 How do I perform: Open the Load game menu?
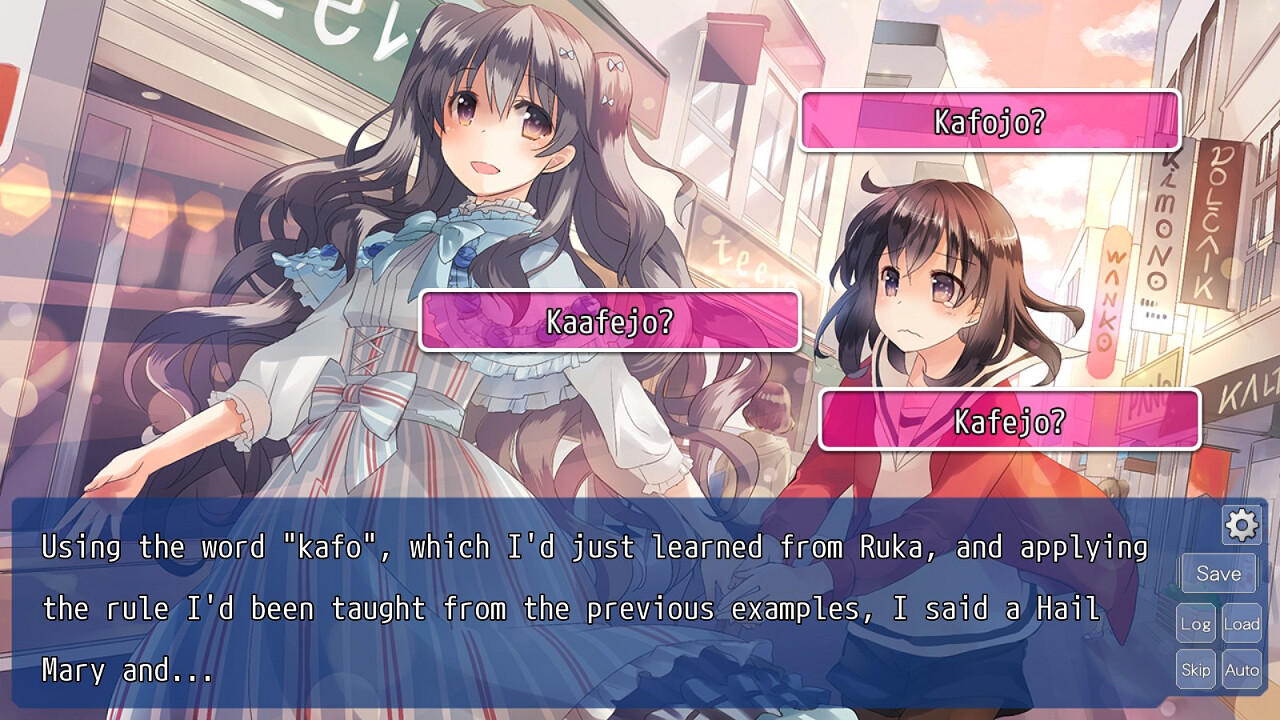click(x=1241, y=623)
